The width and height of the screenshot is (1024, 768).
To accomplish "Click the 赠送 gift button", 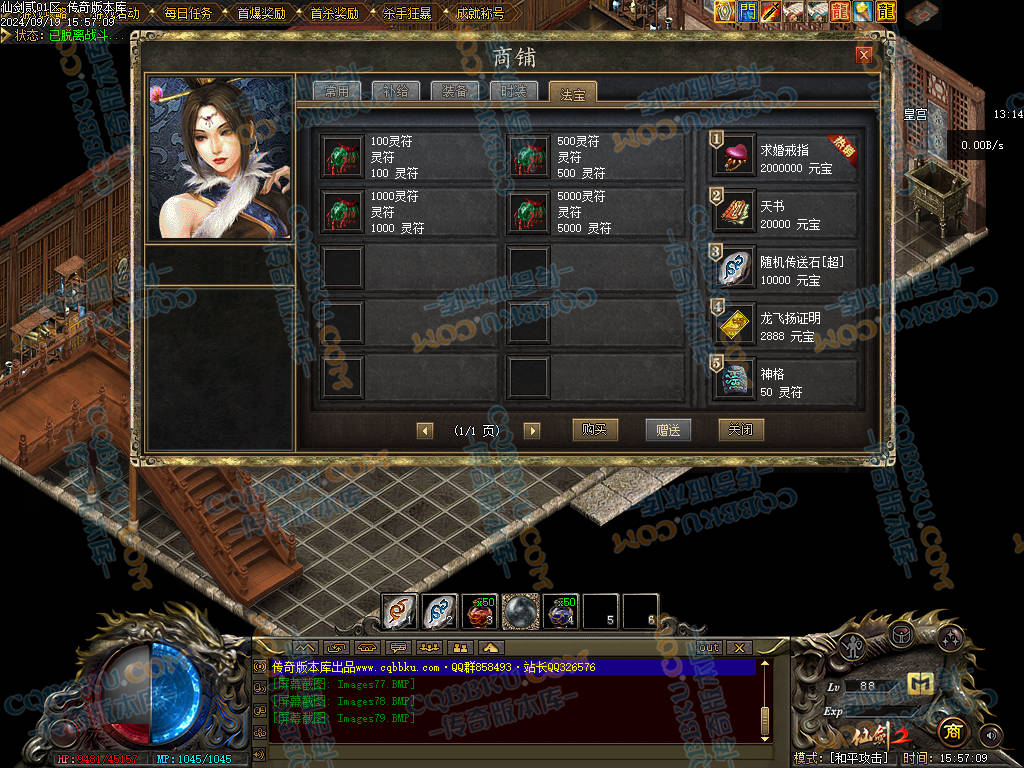I will (x=668, y=430).
